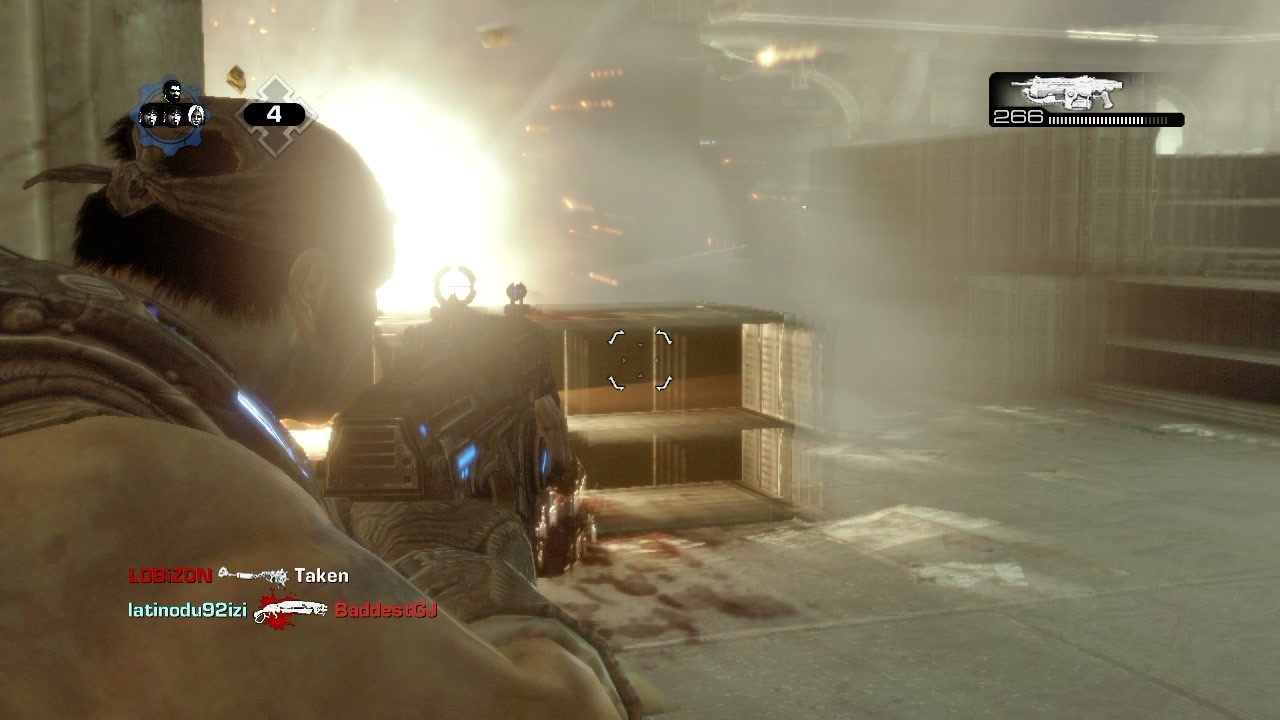Click the leftmost helmeted teammate portrait
The width and height of the screenshot is (1280, 720).
[x=151, y=115]
